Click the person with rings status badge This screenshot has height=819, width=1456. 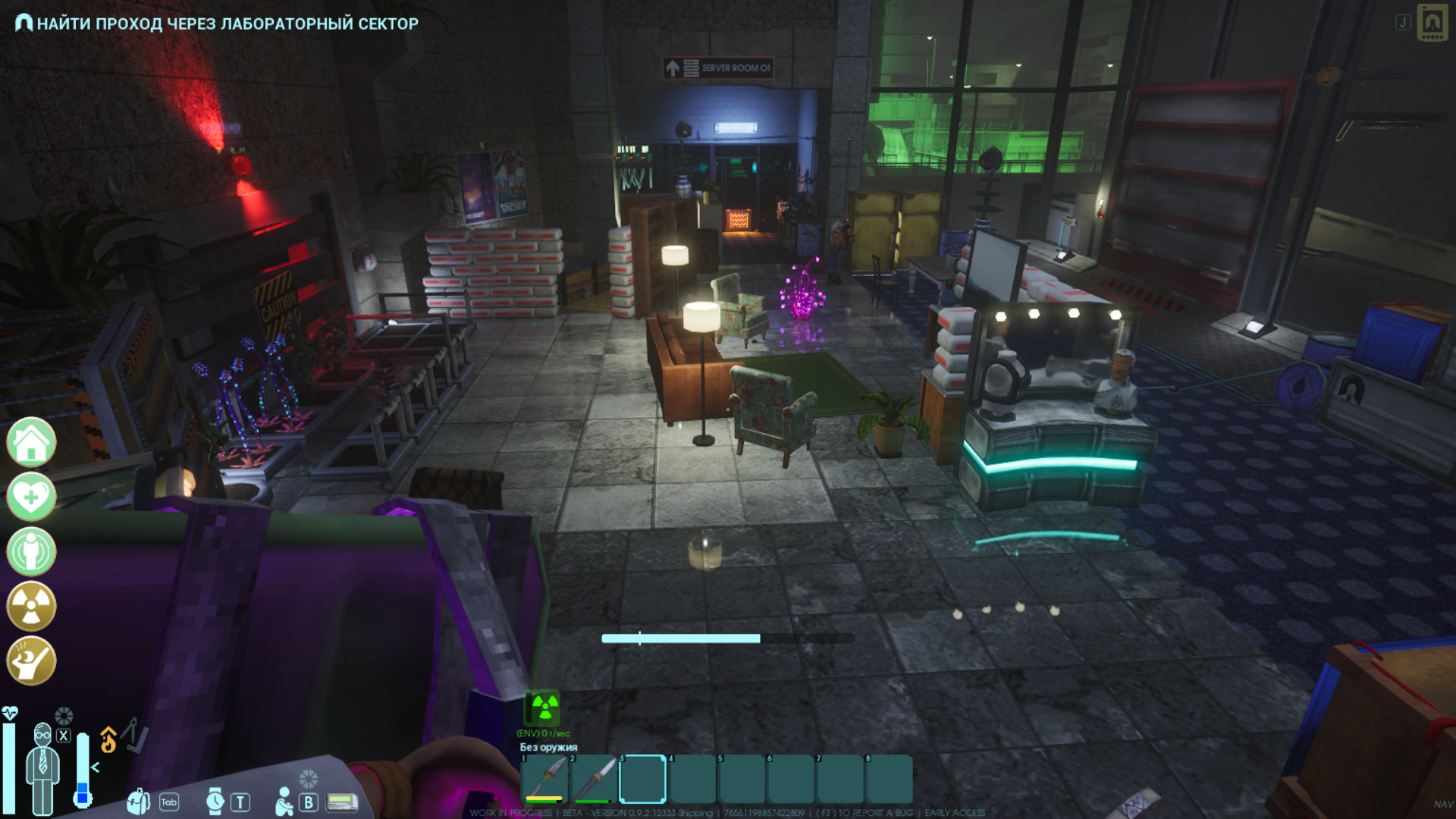pyautogui.click(x=31, y=551)
